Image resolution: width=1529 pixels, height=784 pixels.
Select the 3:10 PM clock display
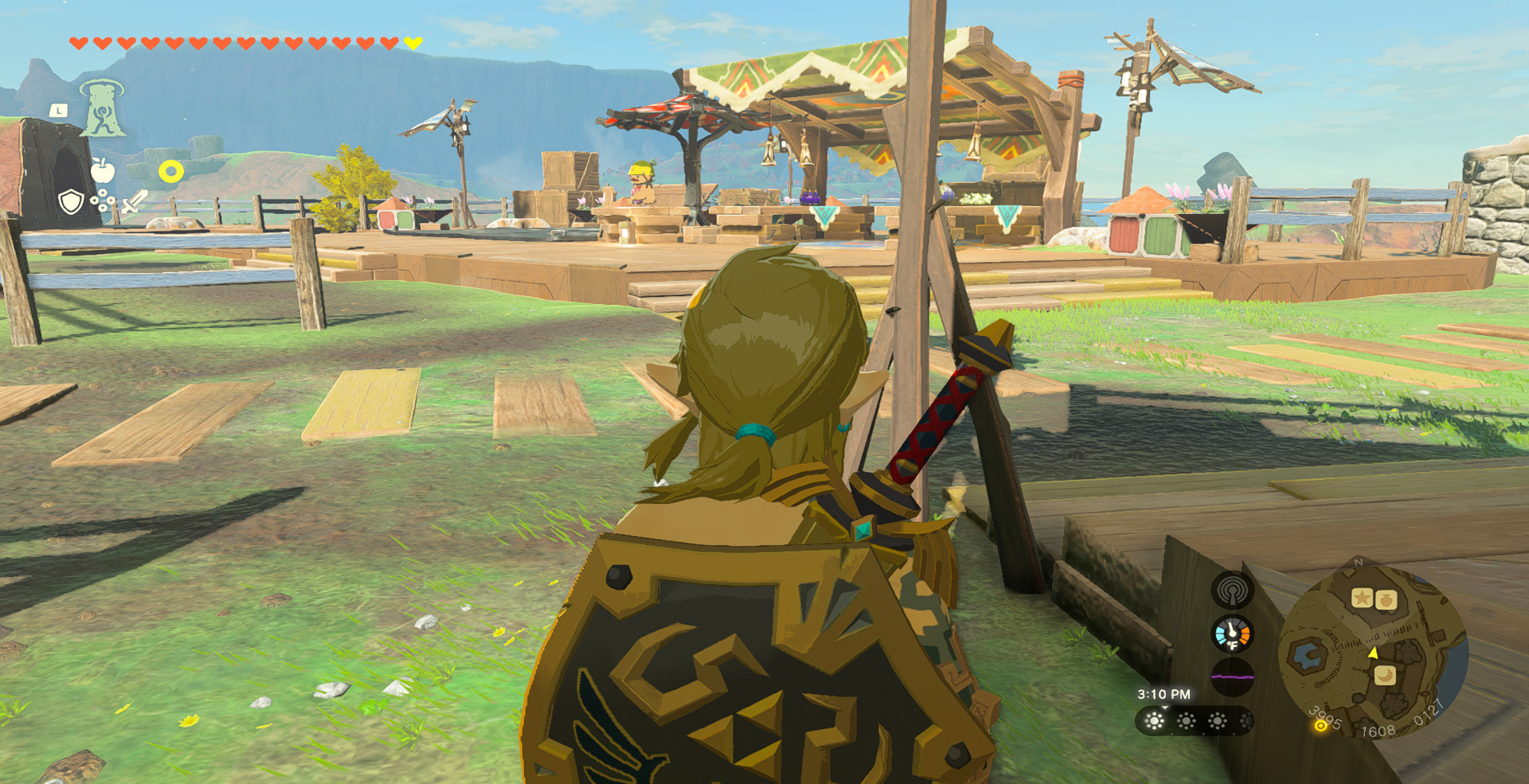(1164, 695)
